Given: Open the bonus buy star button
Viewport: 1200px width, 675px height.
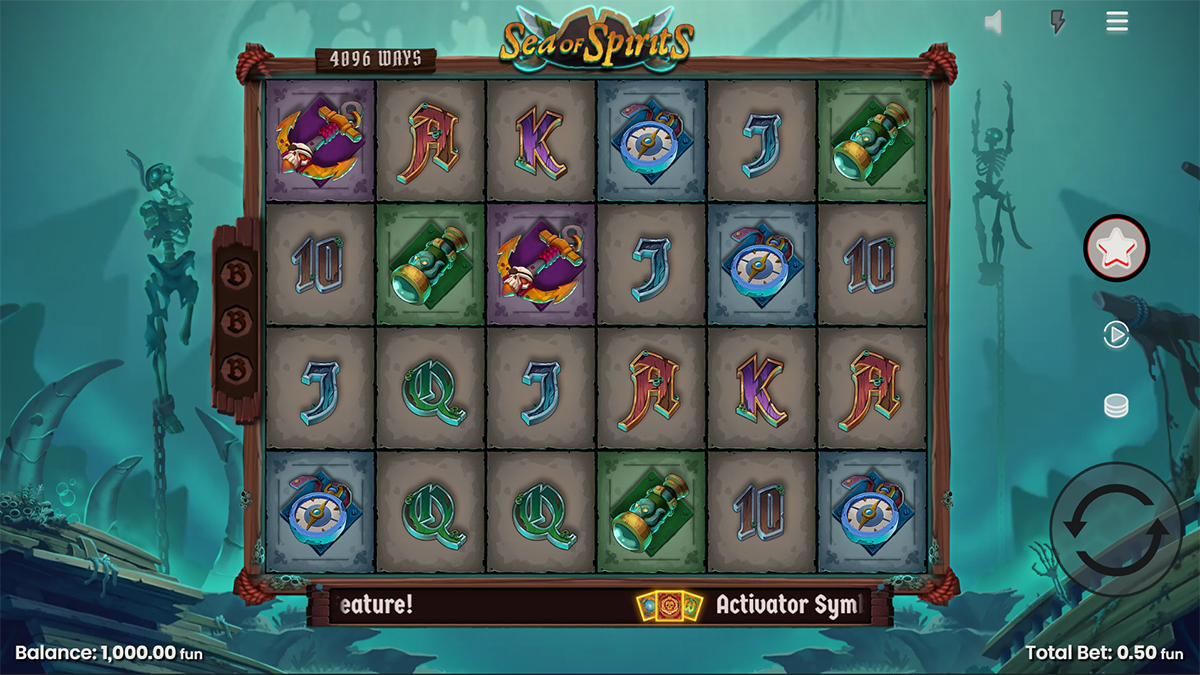Looking at the screenshot, I should tap(1117, 246).
